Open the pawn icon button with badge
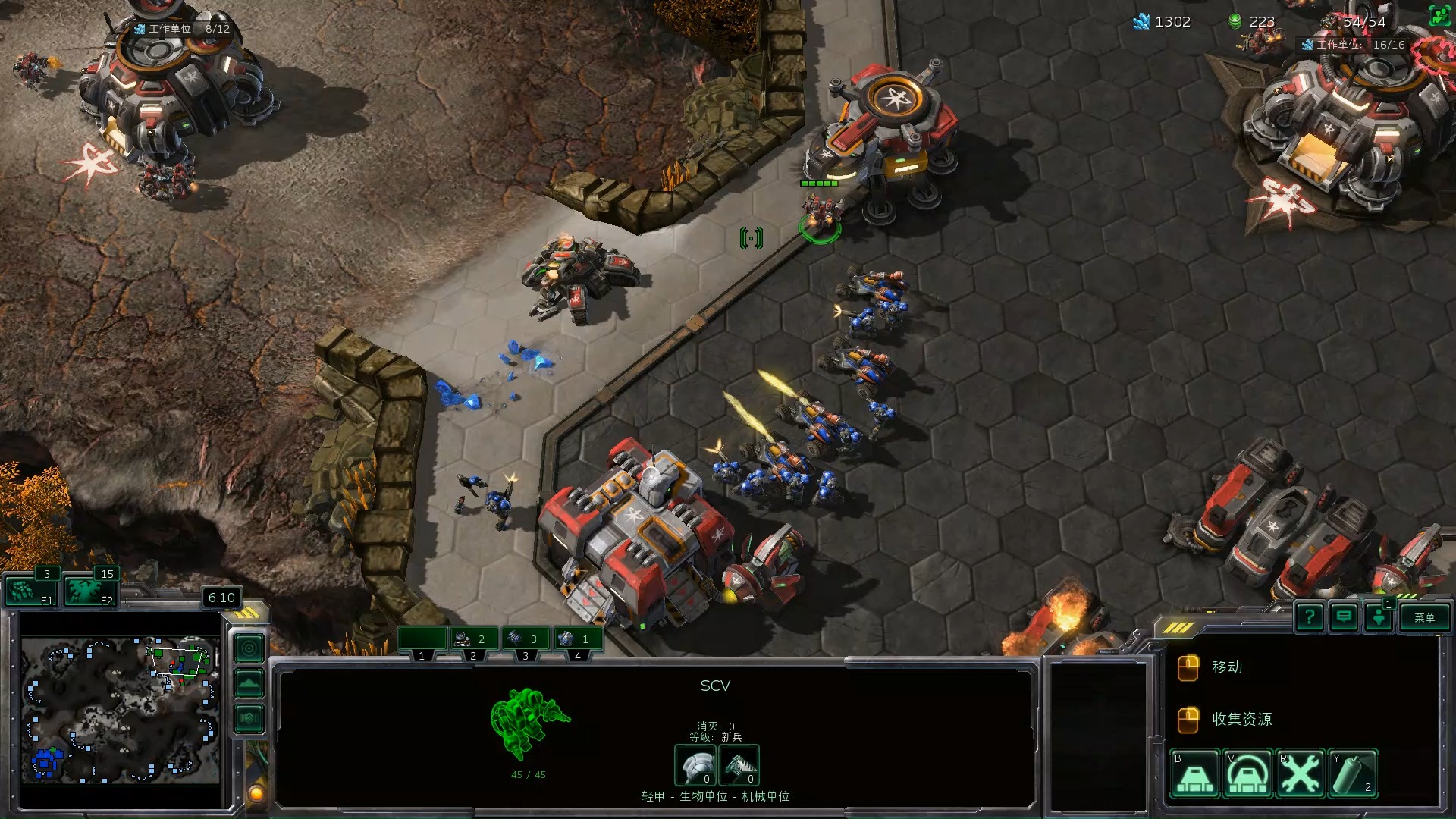The height and width of the screenshot is (819, 1456). coord(1379,617)
